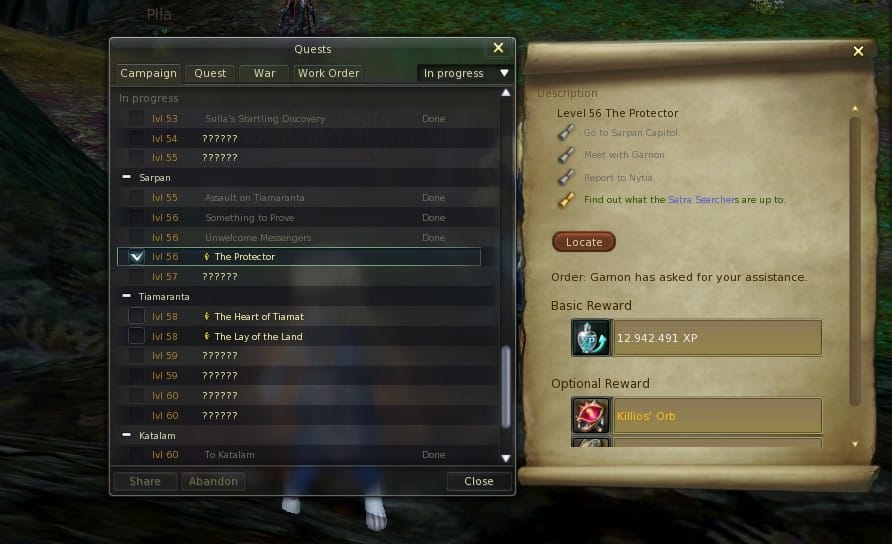
Task: Select the Assault on Tiamaranta quest row
Action: click(x=254, y=198)
